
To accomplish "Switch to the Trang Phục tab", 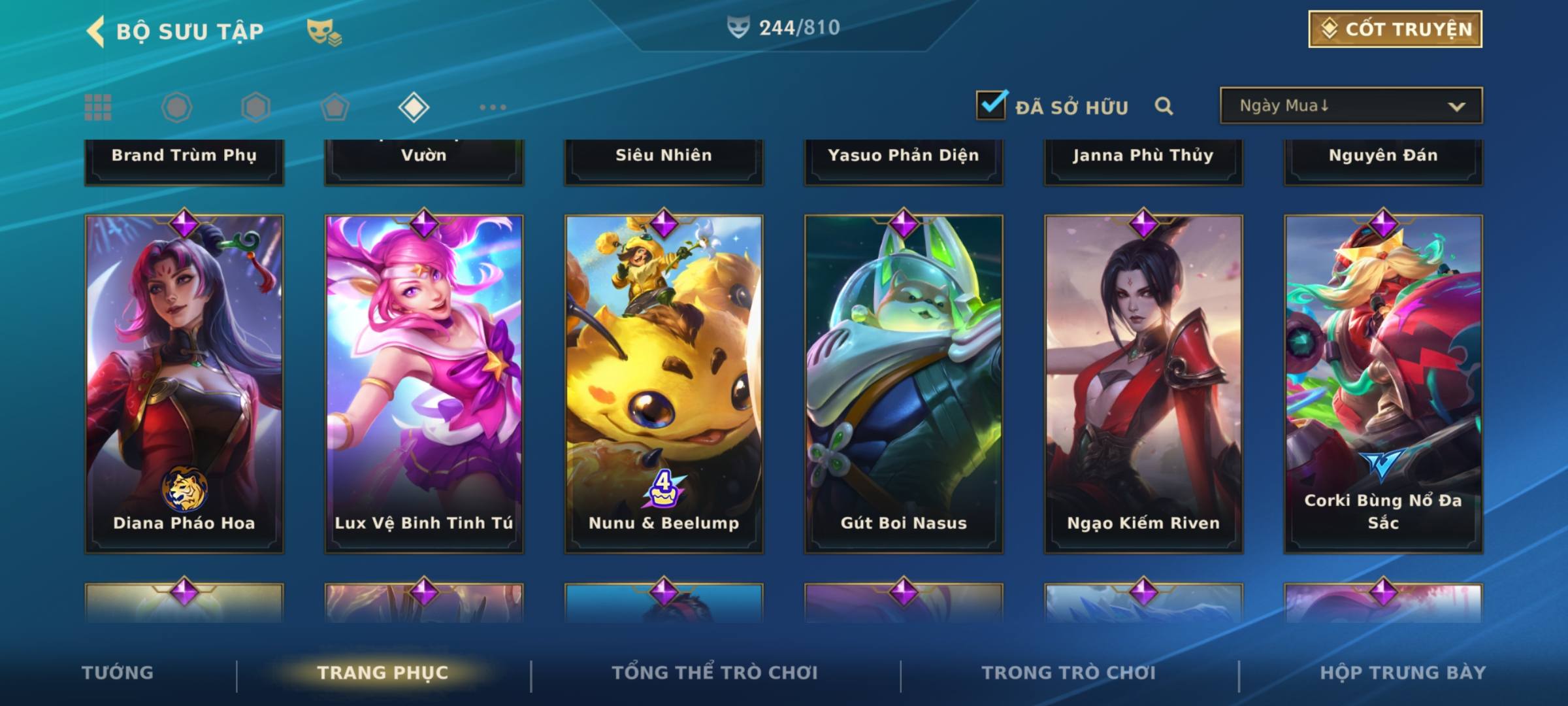I will pyautogui.click(x=383, y=673).
